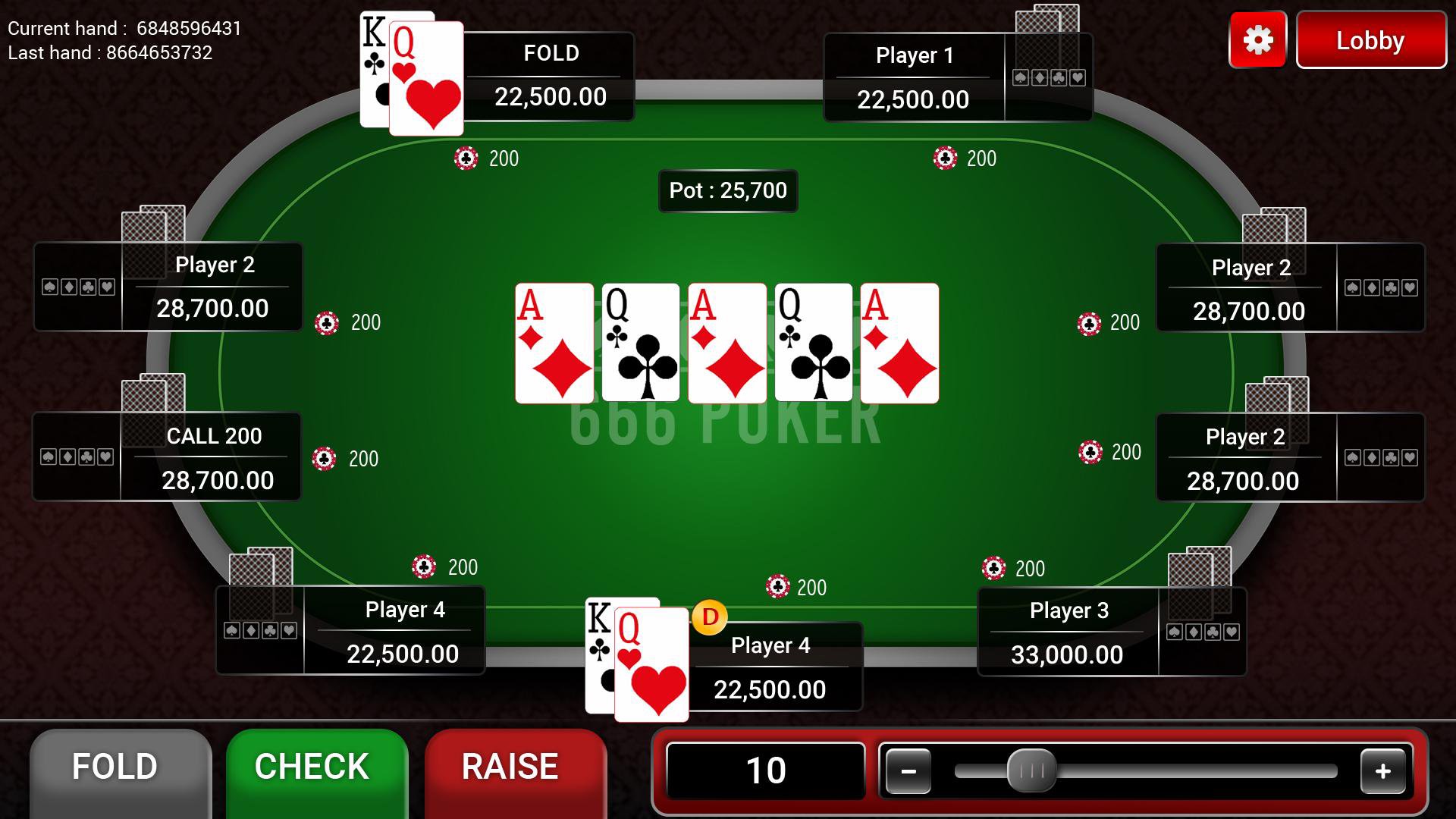The image size is (1456, 819).
Task: Click the bet amount field showing 10
Action: click(x=766, y=769)
